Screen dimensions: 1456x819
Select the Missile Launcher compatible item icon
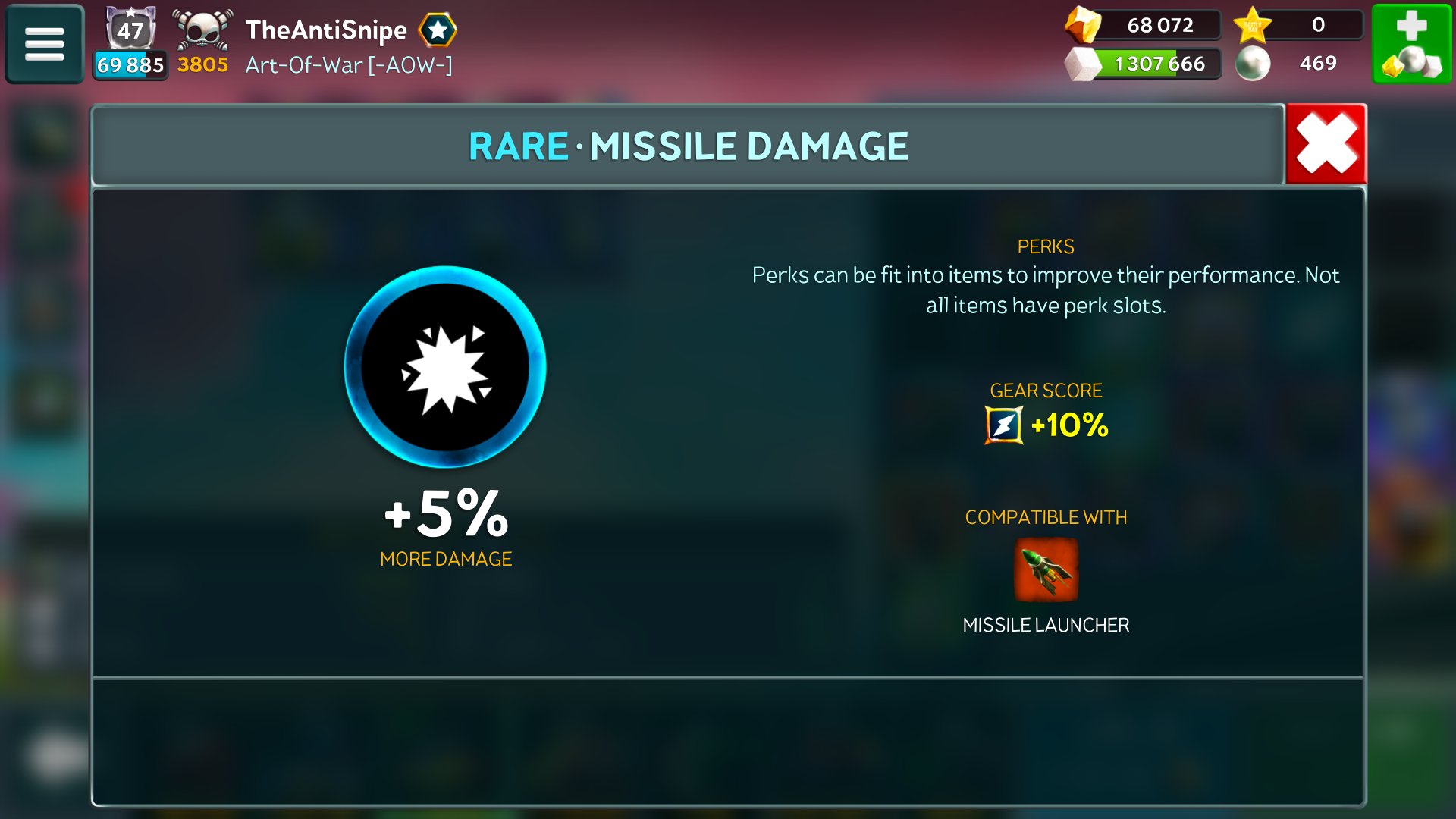click(x=1046, y=570)
